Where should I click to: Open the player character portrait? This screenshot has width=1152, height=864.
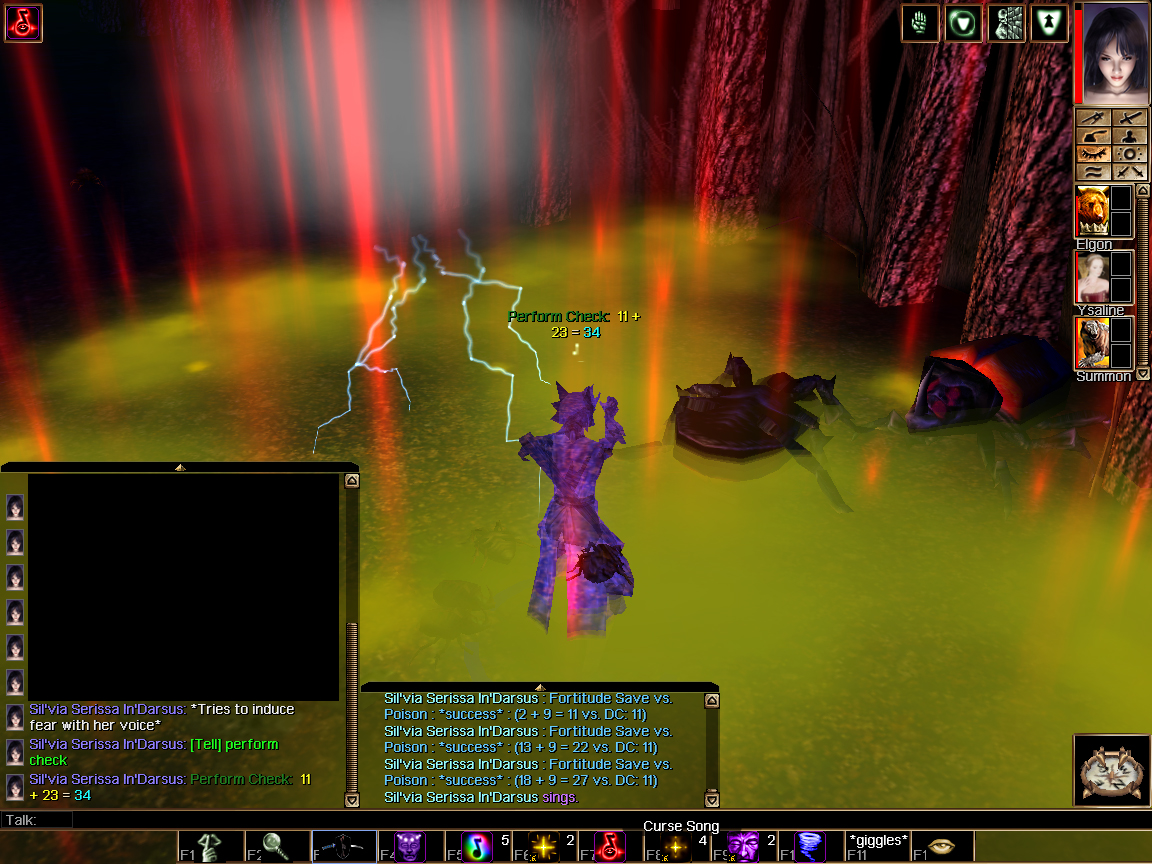[x=1110, y=53]
